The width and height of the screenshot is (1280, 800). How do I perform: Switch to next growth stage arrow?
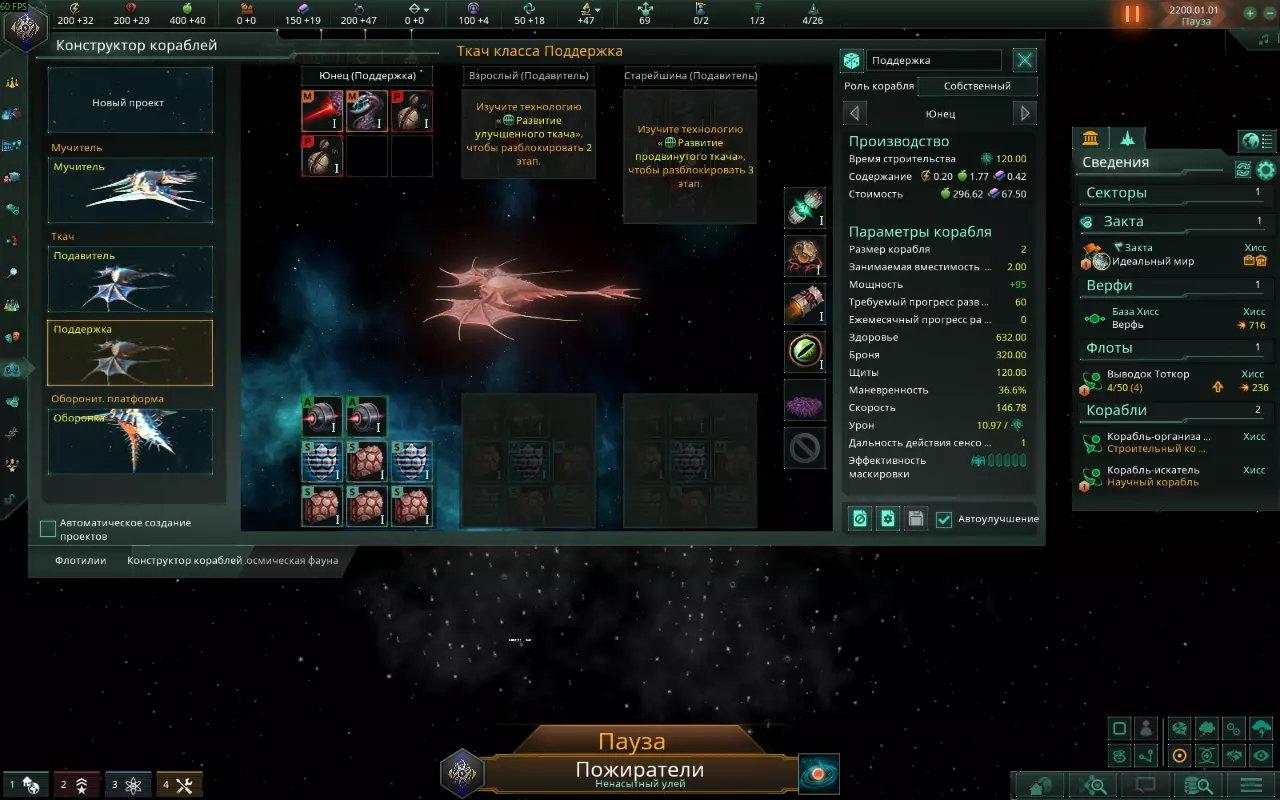tap(1025, 113)
